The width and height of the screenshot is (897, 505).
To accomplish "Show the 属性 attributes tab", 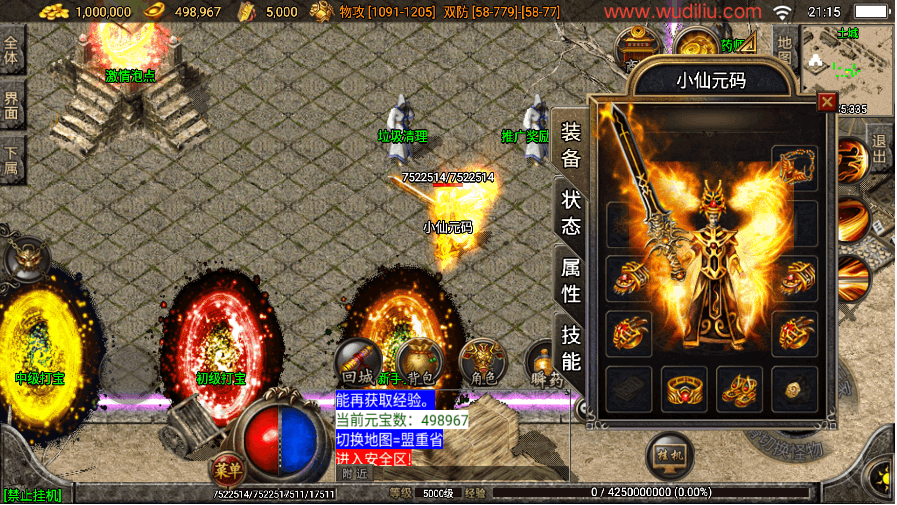I will [x=571, y=280].
